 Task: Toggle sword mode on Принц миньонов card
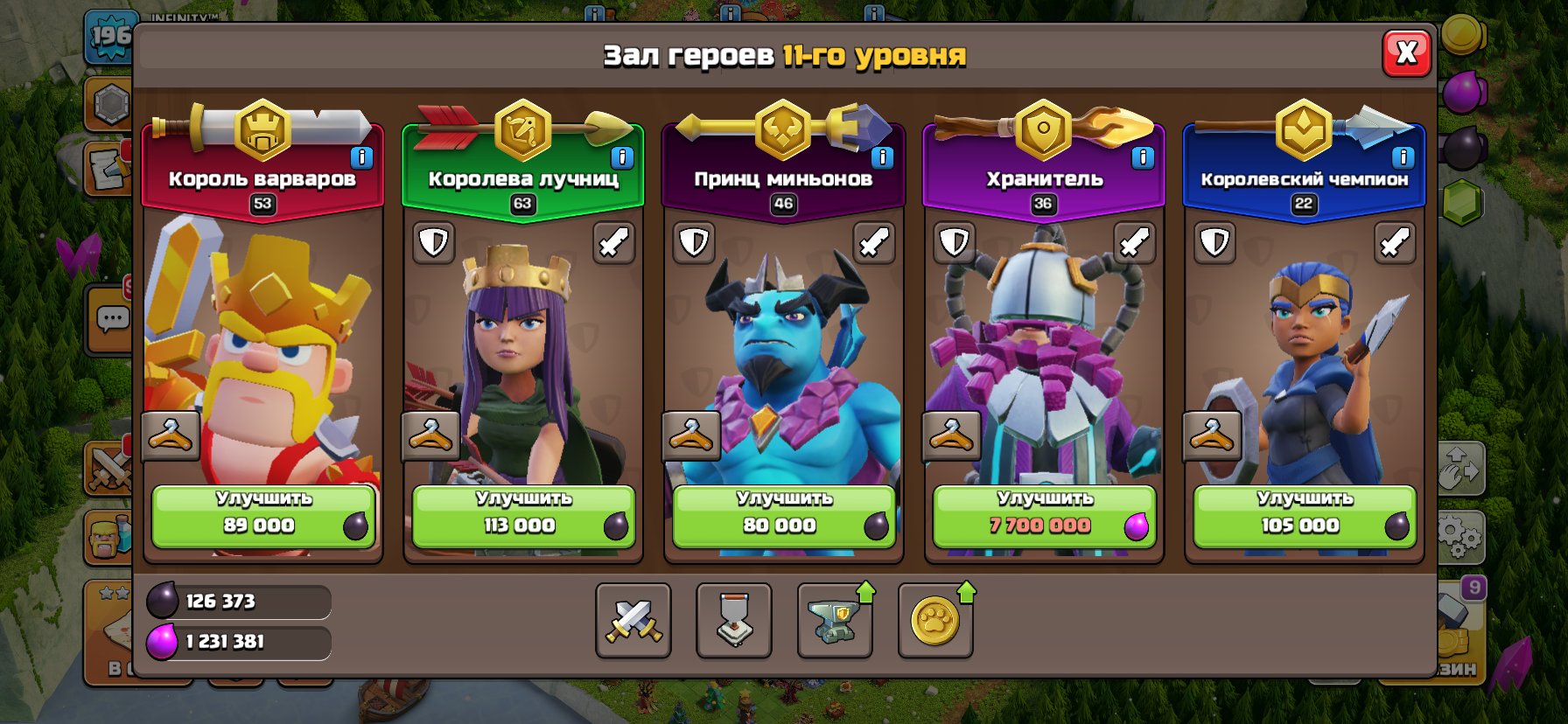pyautogui.click(x=873, y=243)
